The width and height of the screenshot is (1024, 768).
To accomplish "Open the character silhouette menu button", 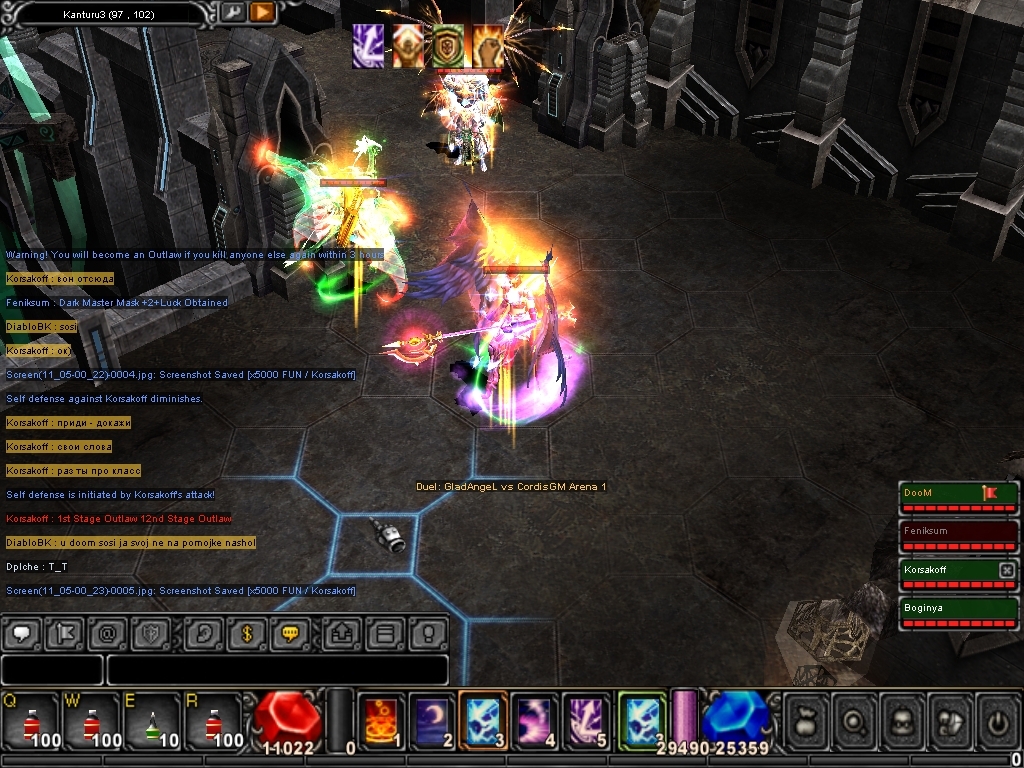I will 904,720.
